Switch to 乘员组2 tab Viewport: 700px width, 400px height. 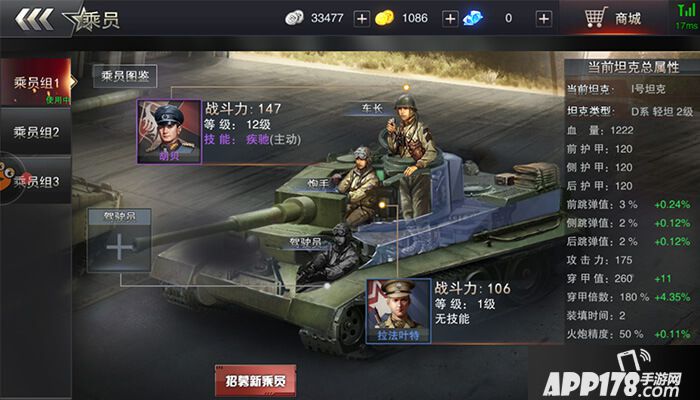(x=36, y=132)
